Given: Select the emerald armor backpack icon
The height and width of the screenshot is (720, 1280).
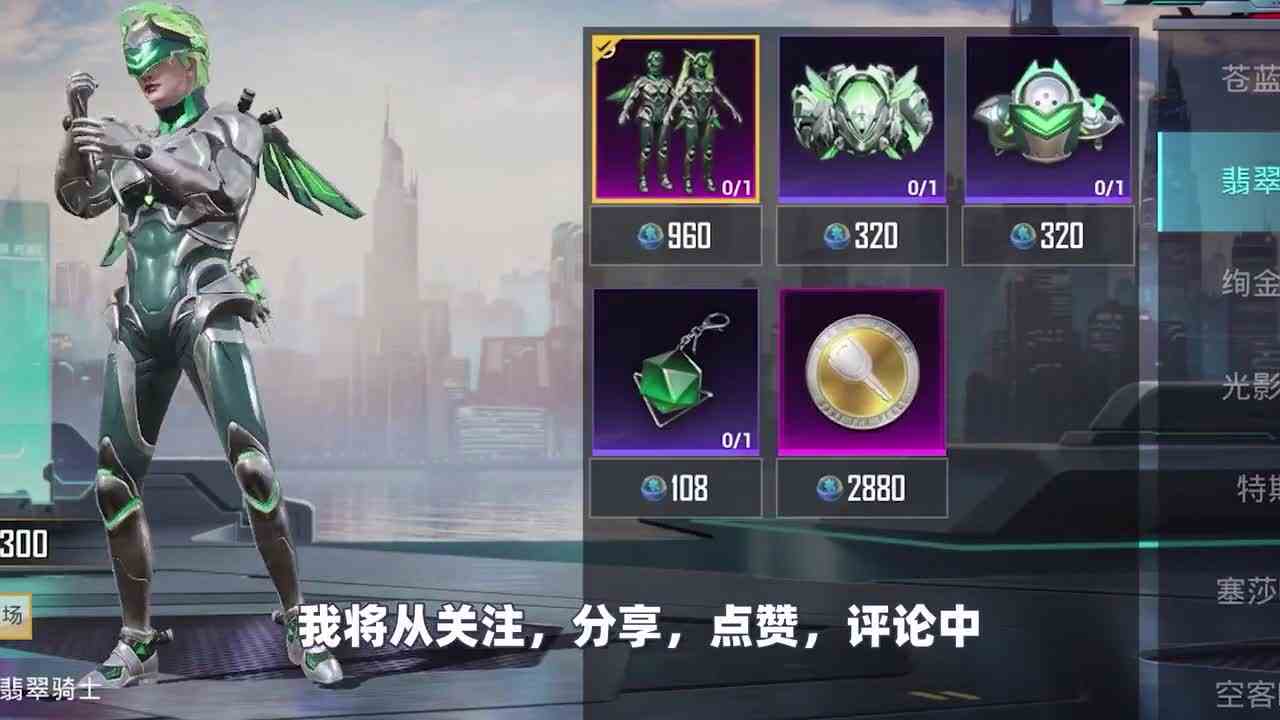Looking at the screenshot, I should point(860,110).
